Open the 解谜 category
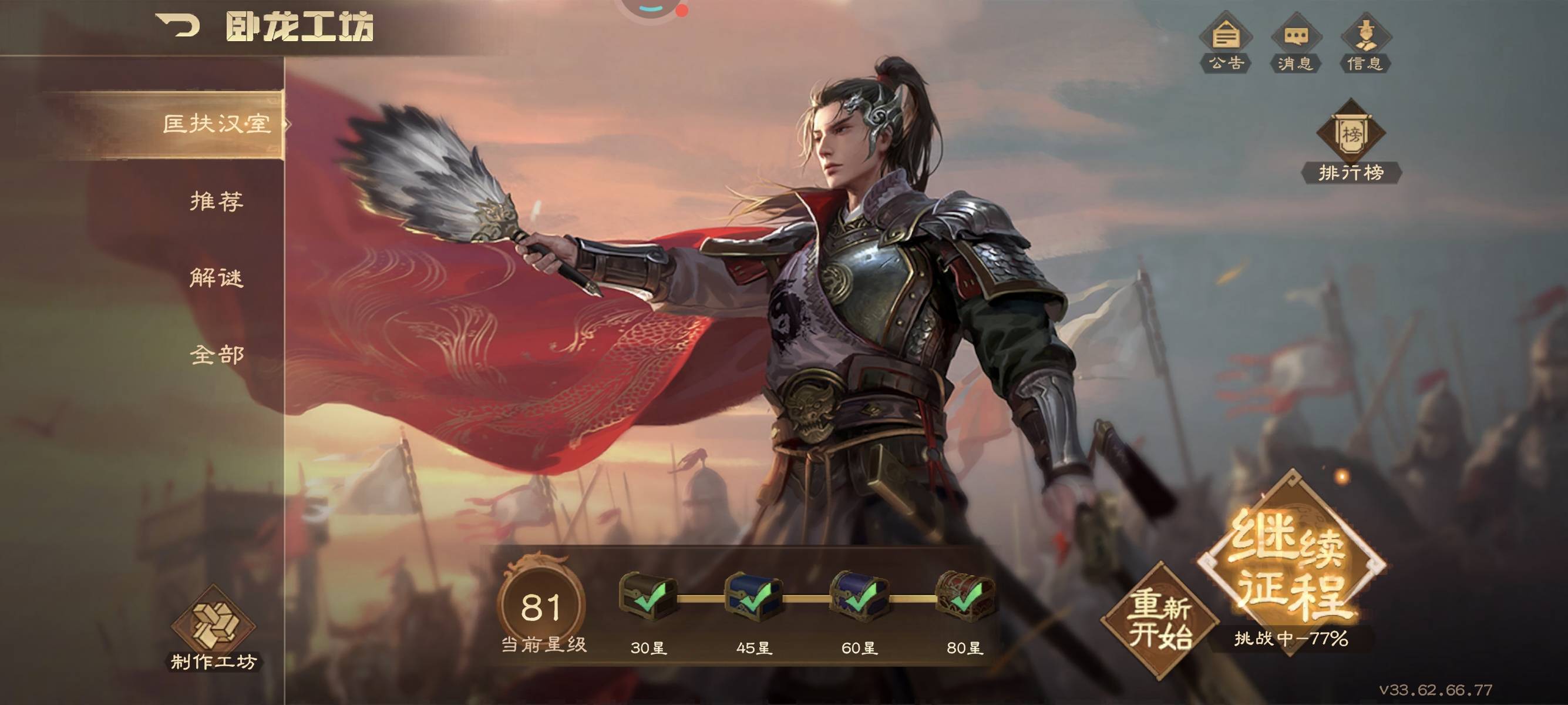This screenshot has width=1568, height=705. [x=216, y=278]
